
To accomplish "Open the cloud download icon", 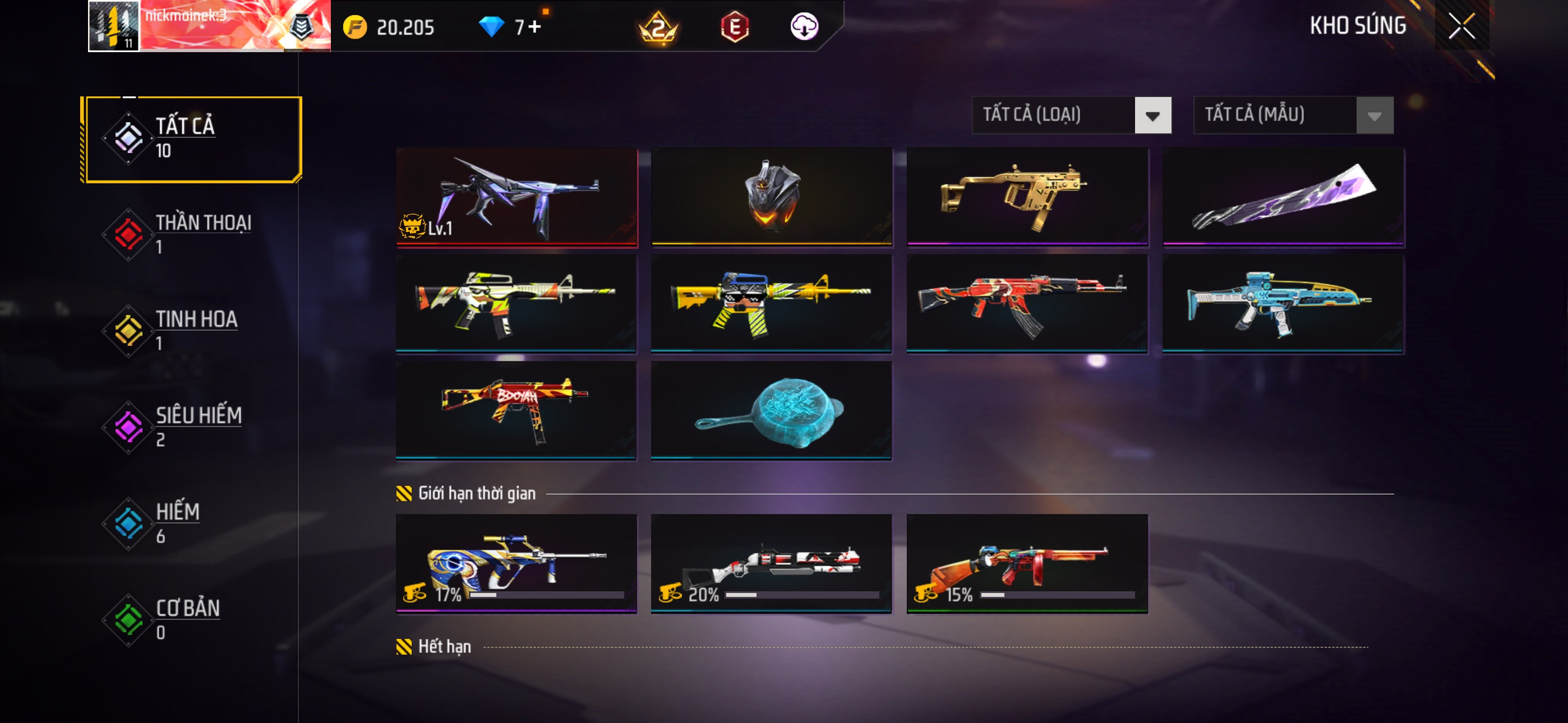I will (804, 26).
